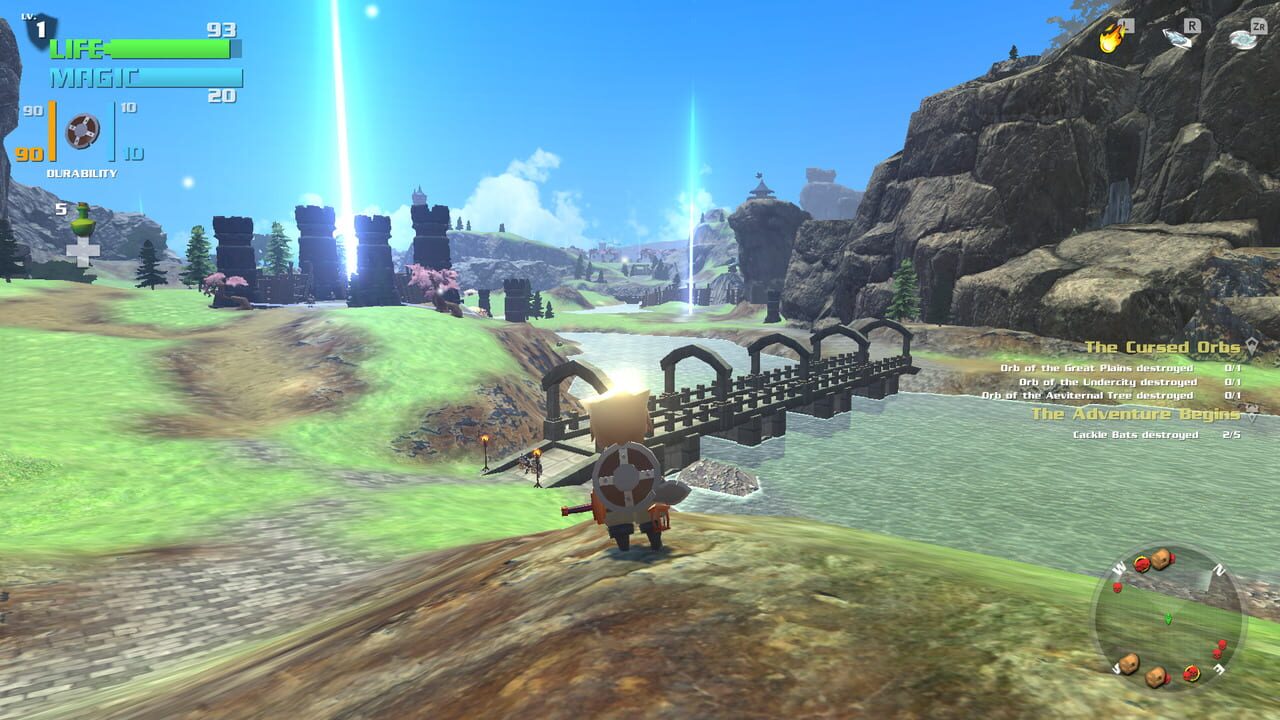Click the quest marker icon beside The Cursed Orbs

[x=1253, y=344]
